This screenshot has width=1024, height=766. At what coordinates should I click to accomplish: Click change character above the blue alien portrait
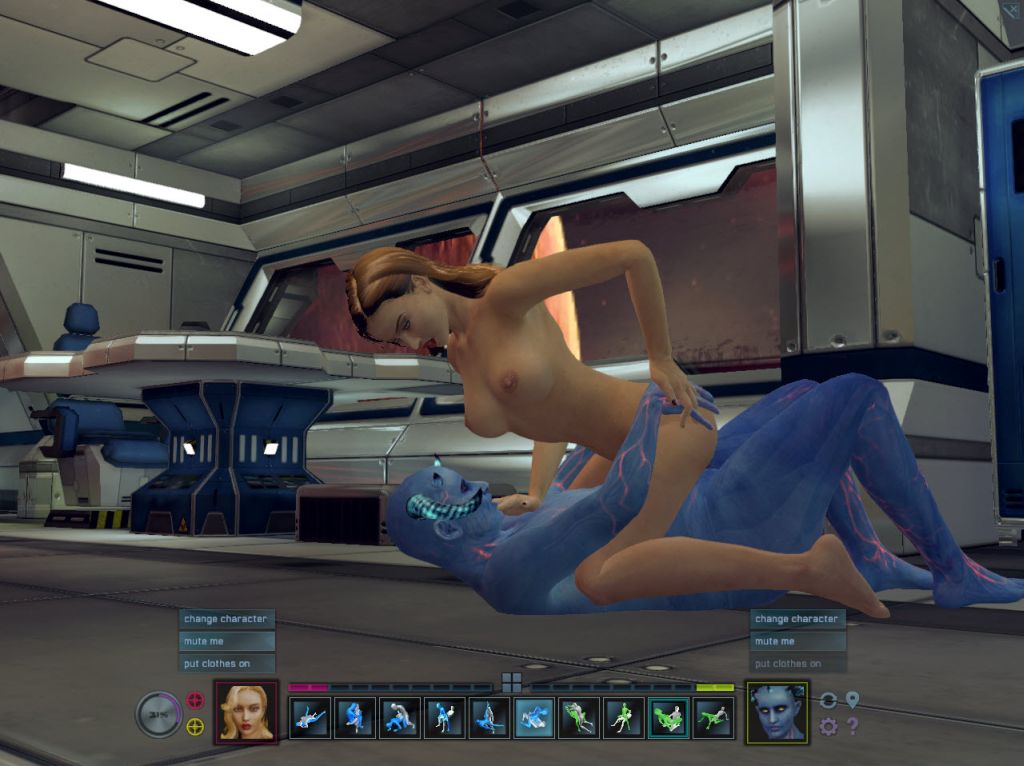pos(797,619)
